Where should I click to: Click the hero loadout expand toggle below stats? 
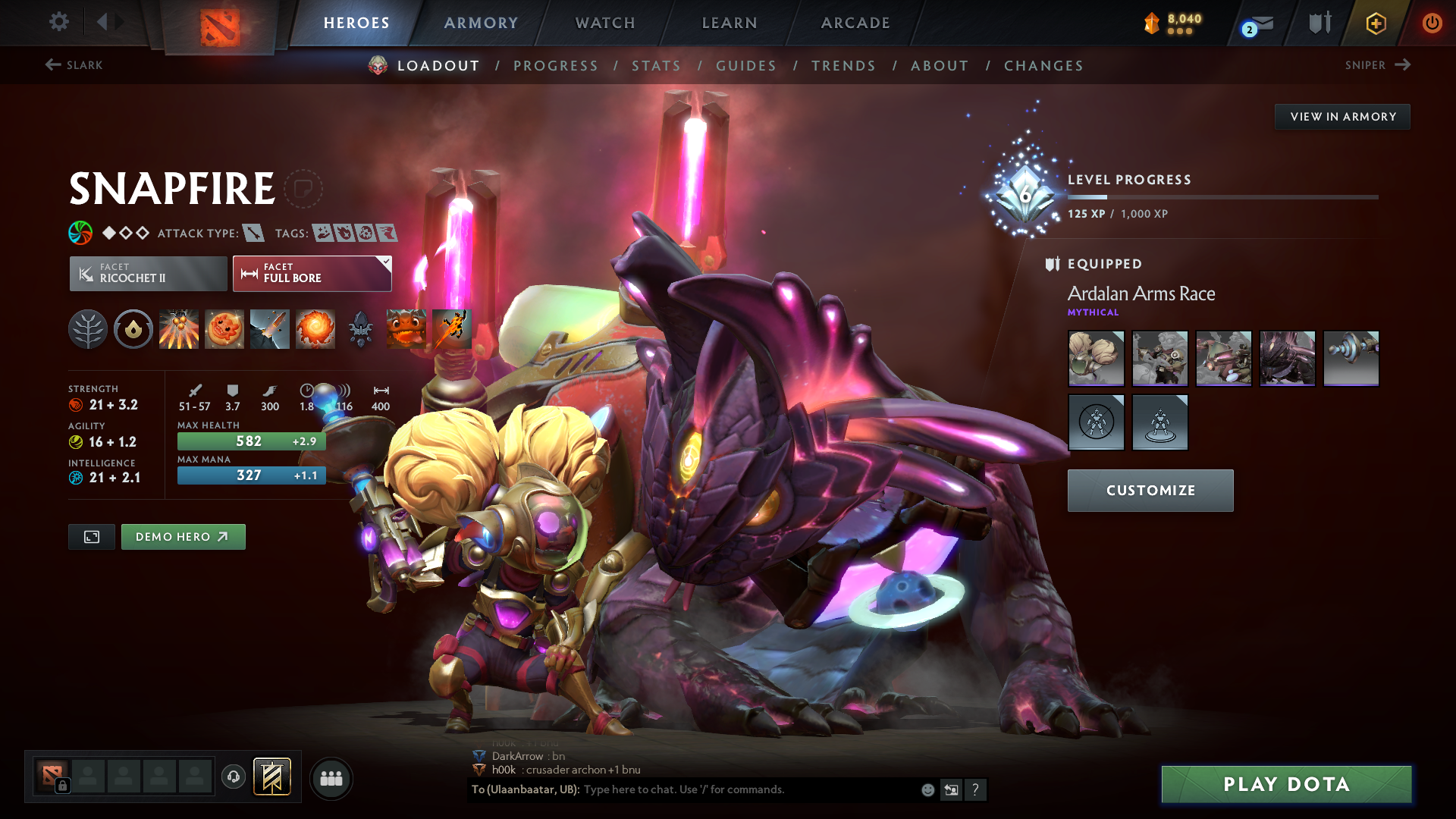coord(91,536)
